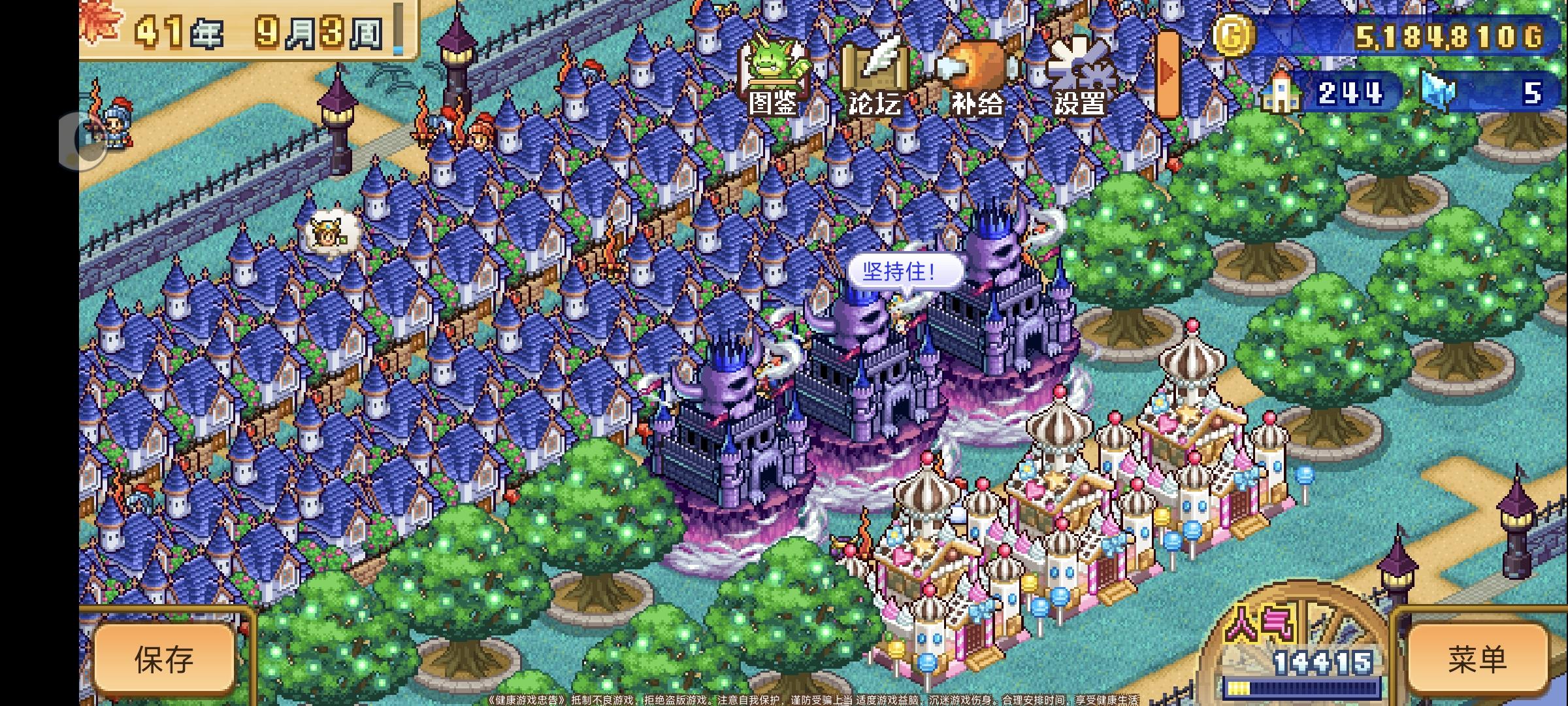Screen dimensions: 1568x706
Task: Open the 论坛 forum panel
Action: [875, 72]
